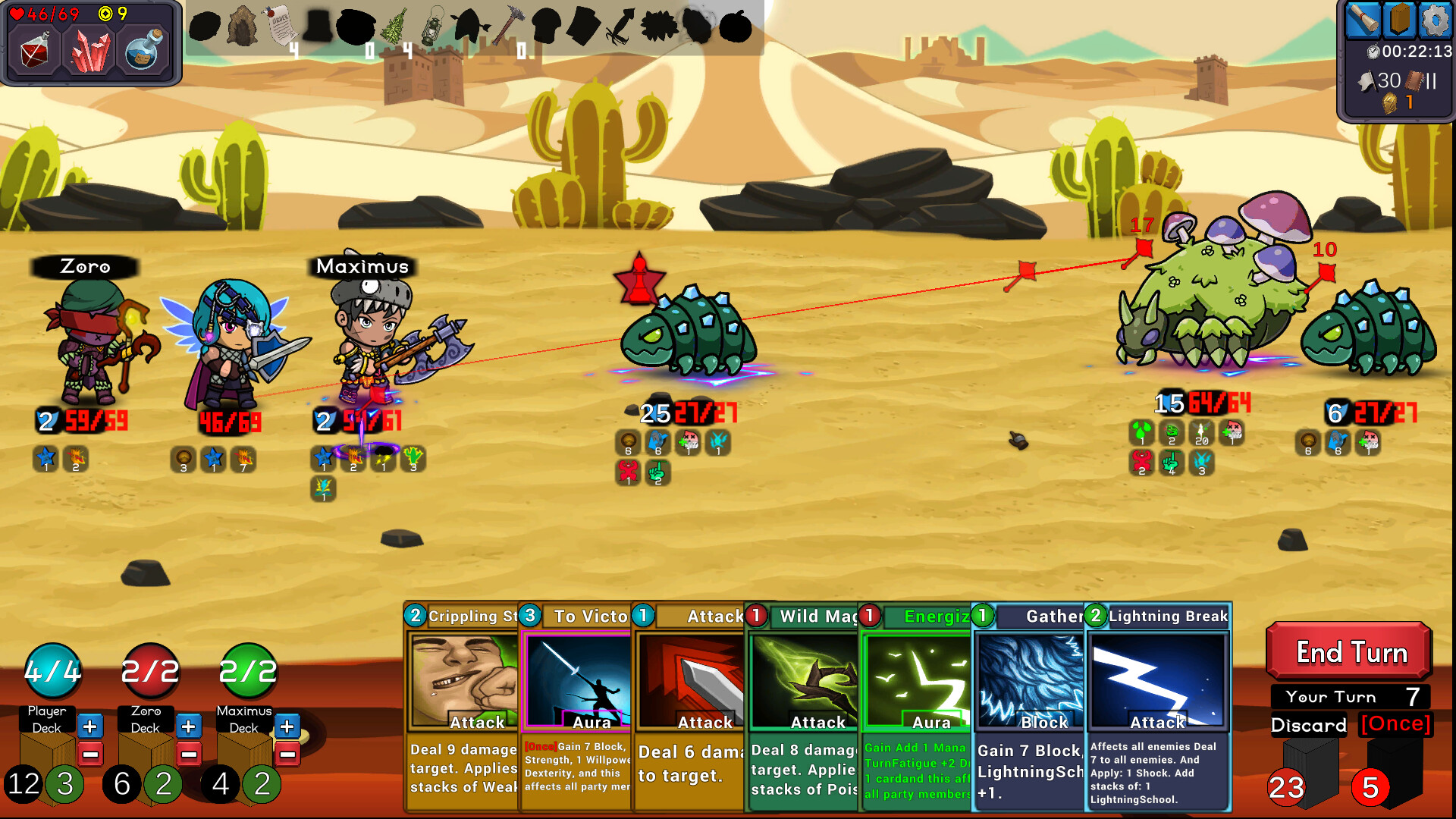Screen dimensions: 1456x819
Task: Select the red crystal cluster item
Action: 90,52
